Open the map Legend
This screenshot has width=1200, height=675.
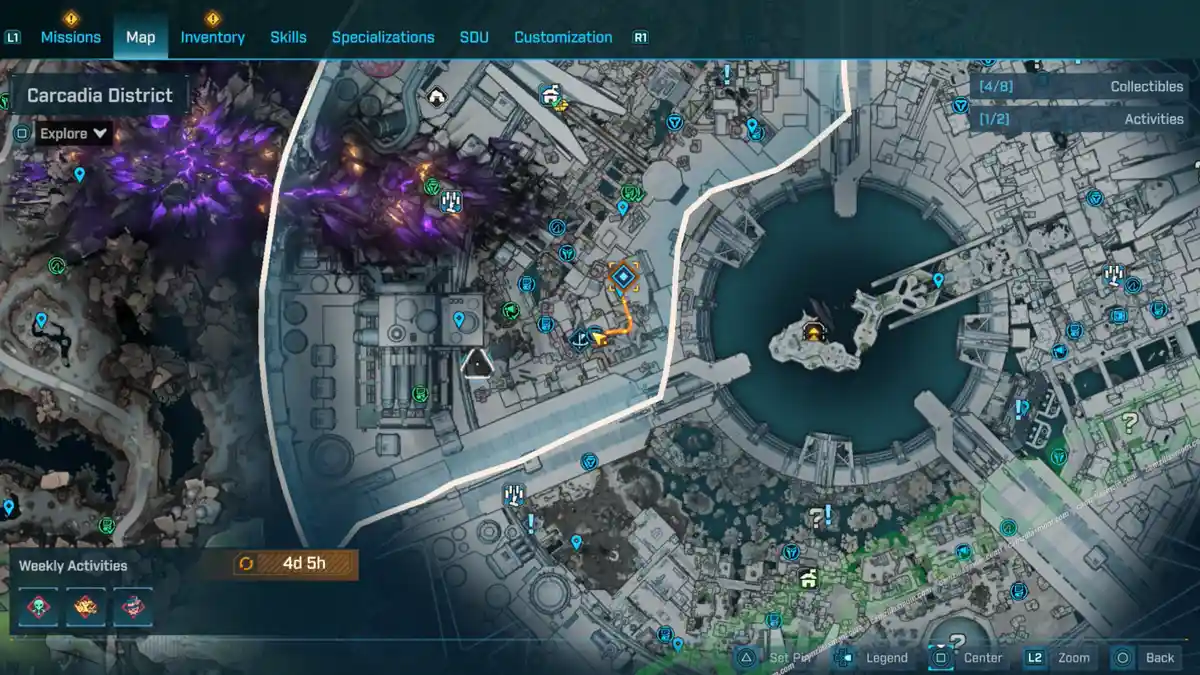[886, 657]
